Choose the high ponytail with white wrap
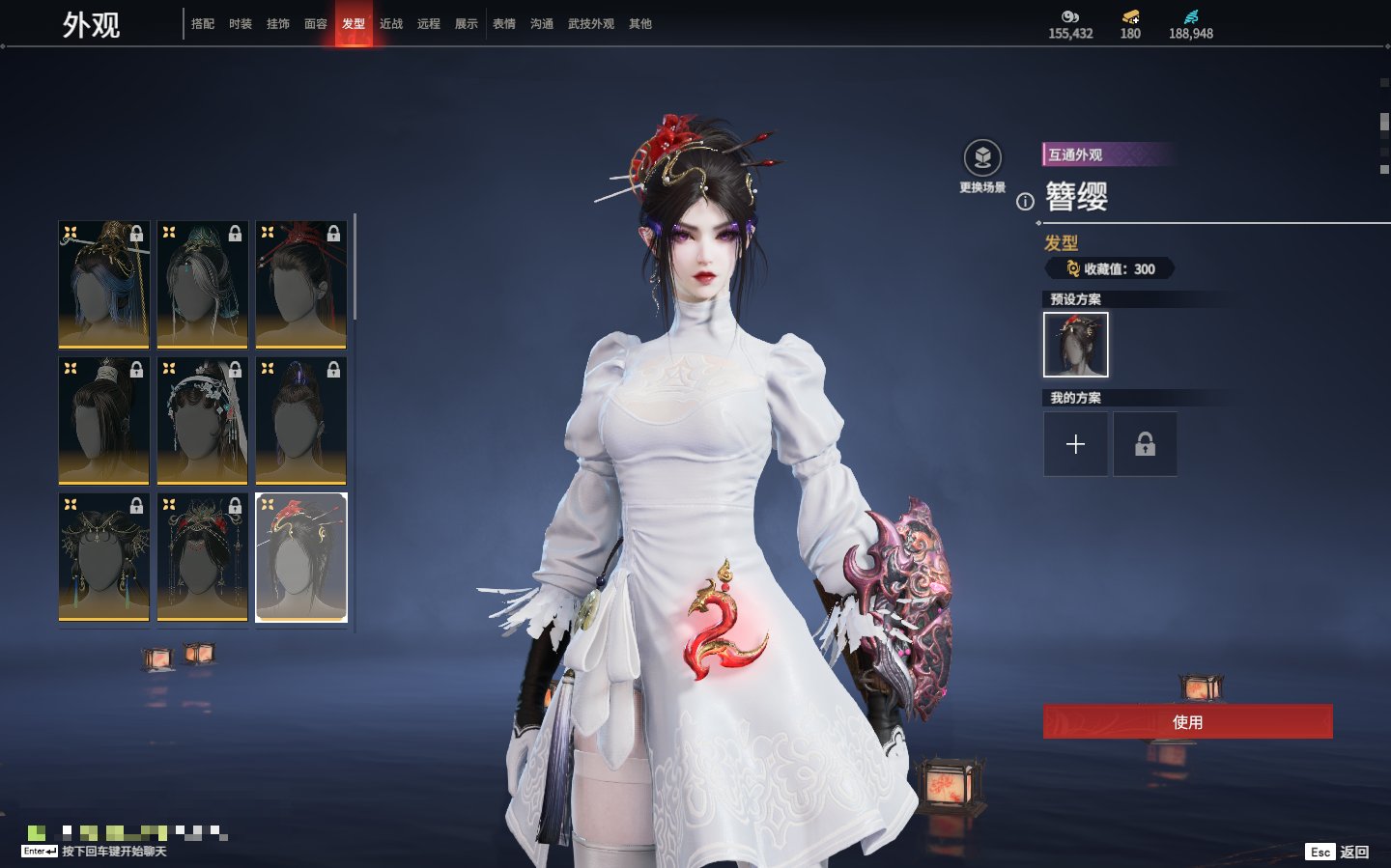This screenshot has height=868, width=1391. point(104,420)
